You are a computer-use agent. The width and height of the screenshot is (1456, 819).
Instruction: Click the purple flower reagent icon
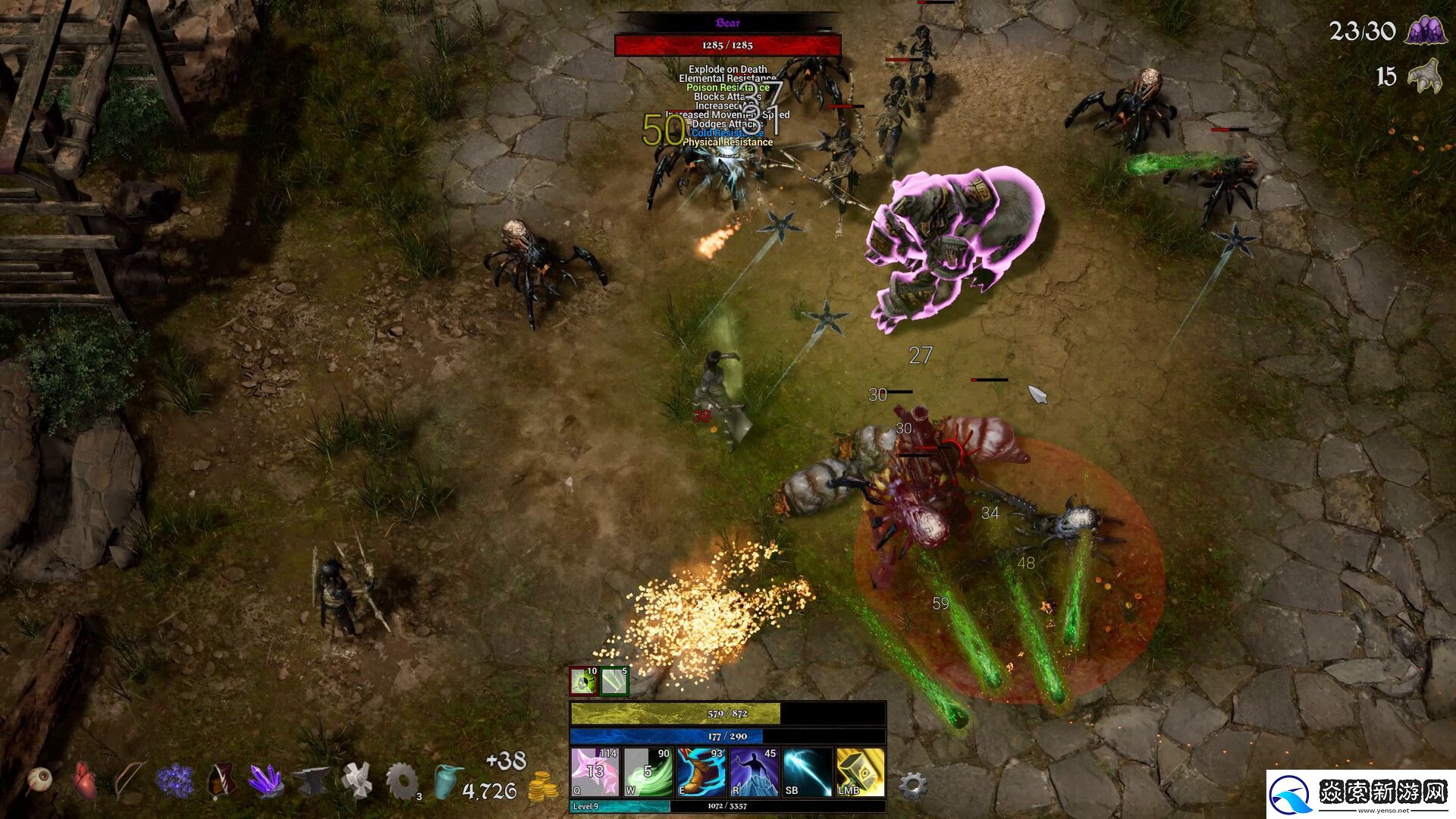[174, 780]
